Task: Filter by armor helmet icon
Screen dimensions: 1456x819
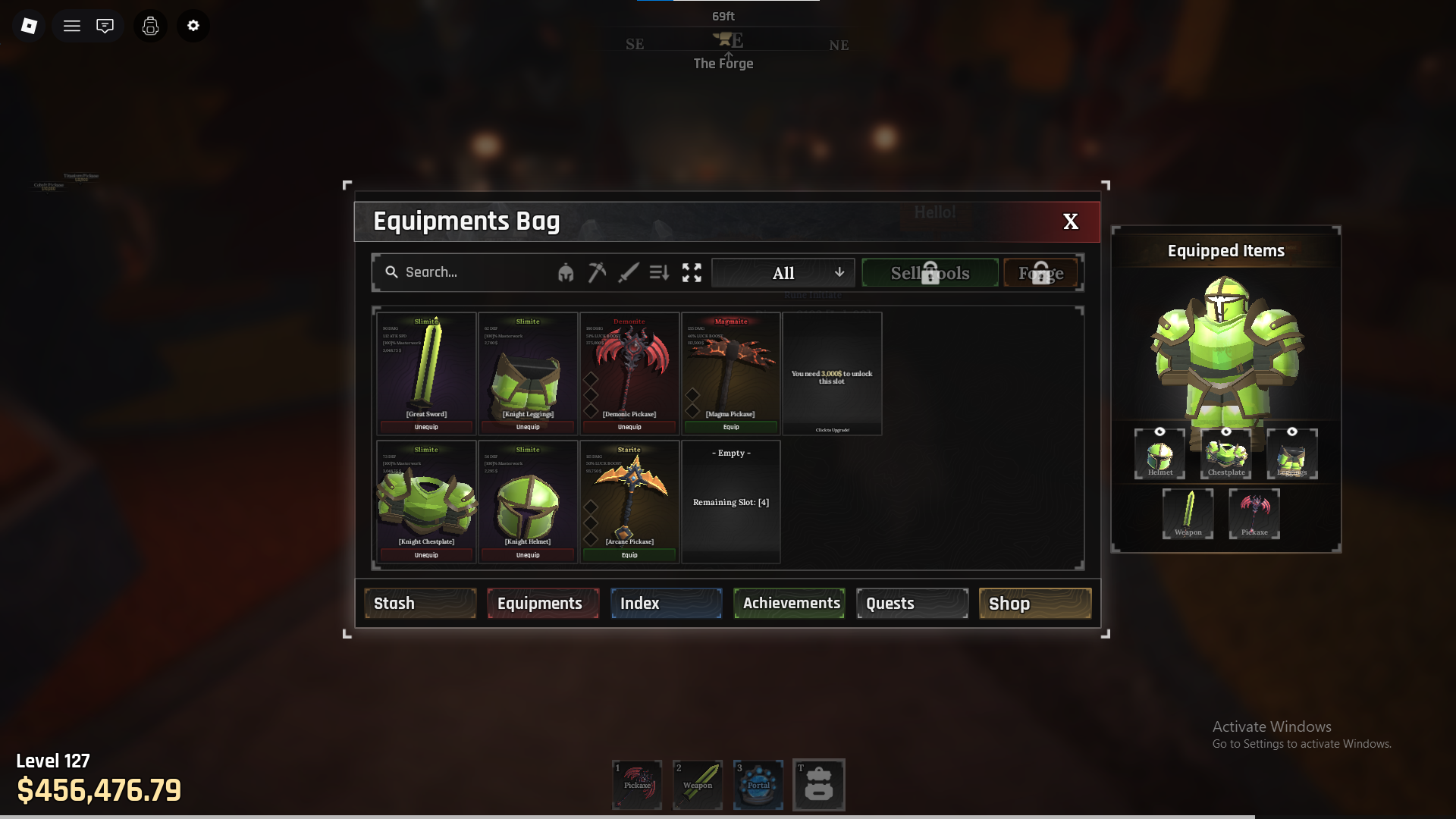Action: [566, 273]
